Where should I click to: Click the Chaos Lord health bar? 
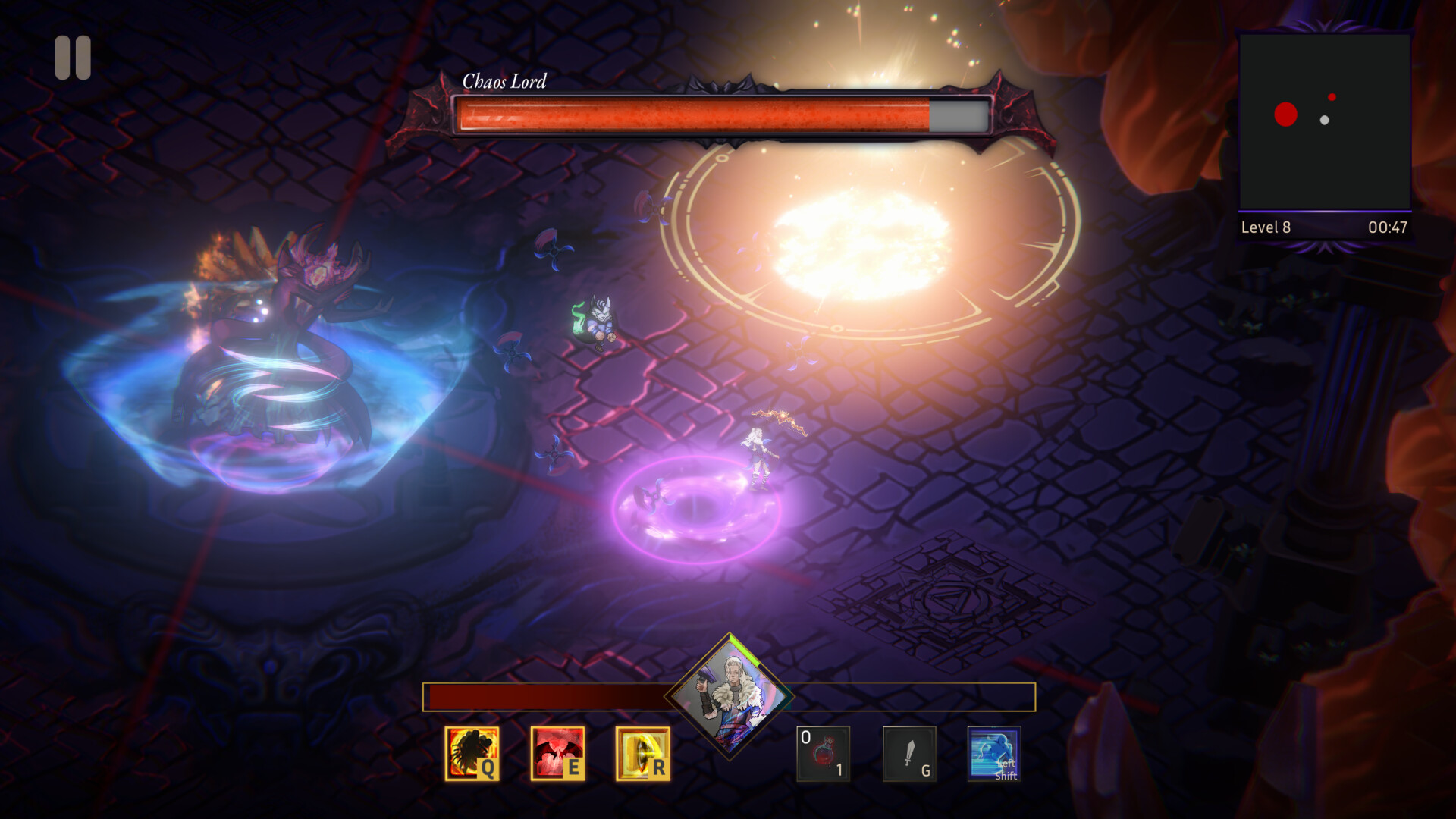point(720,114)
